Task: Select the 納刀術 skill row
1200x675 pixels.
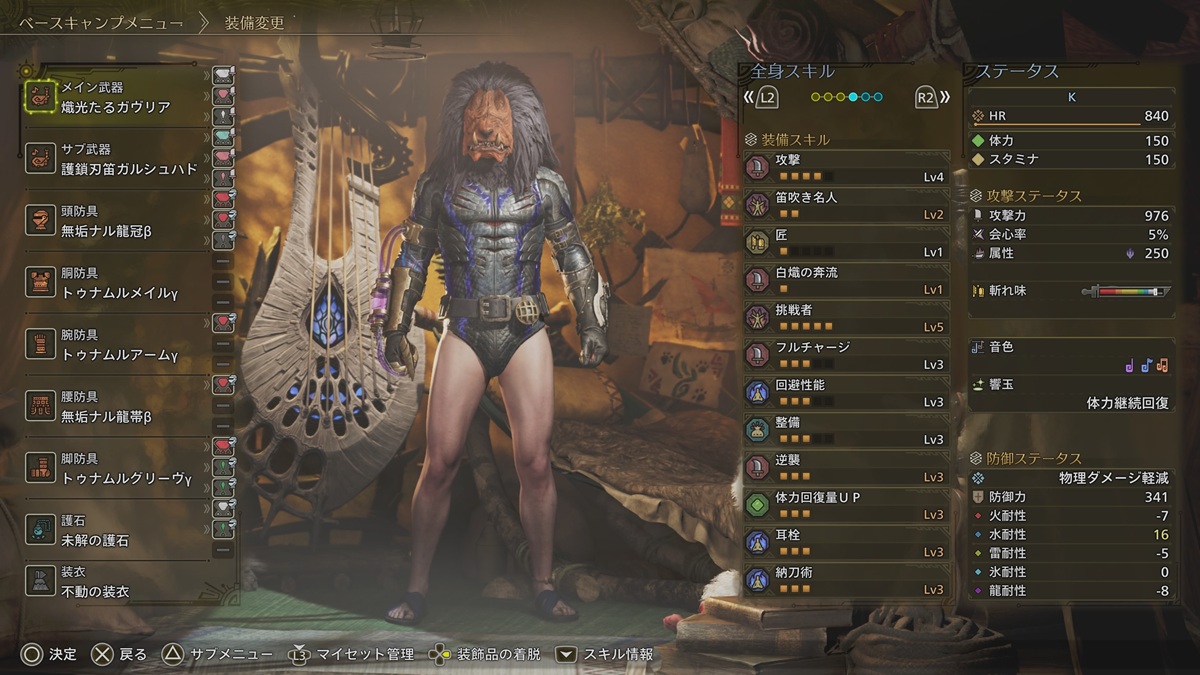Action: (x=846, y=580)
